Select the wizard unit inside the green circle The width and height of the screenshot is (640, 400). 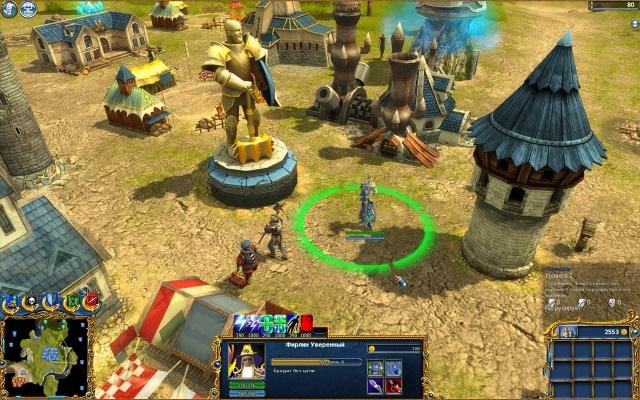pos(367,204)
